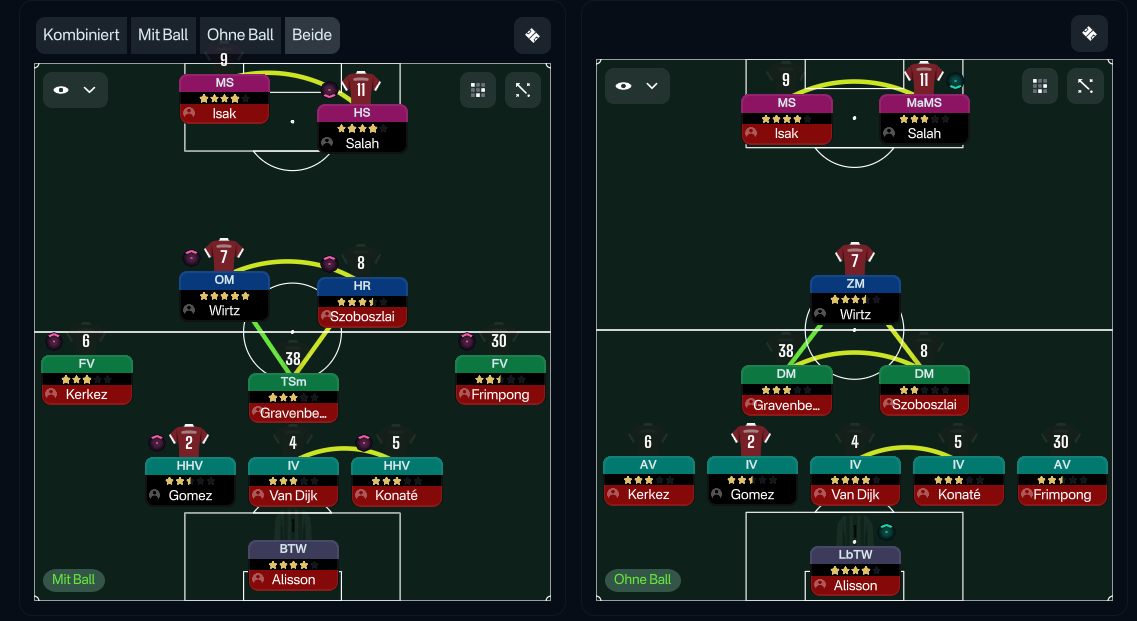Choose Szoboszlai's HR role card
Image resolution: width=1137 pixels, height=621 pixels.
[x=362, y=301]
